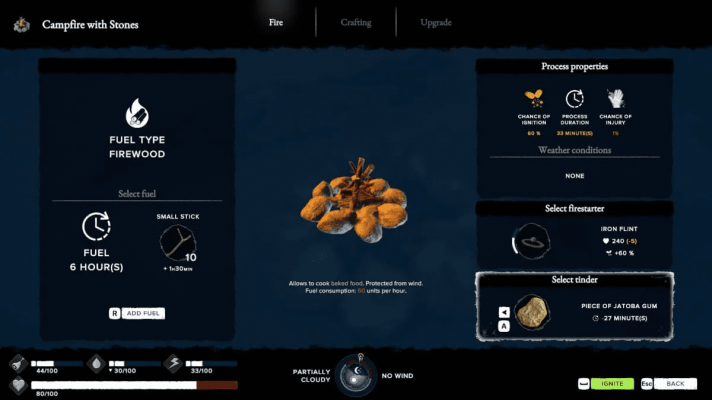
Task: Choose the iron flint firestarter slot
Action: click(x=530, y=241)
